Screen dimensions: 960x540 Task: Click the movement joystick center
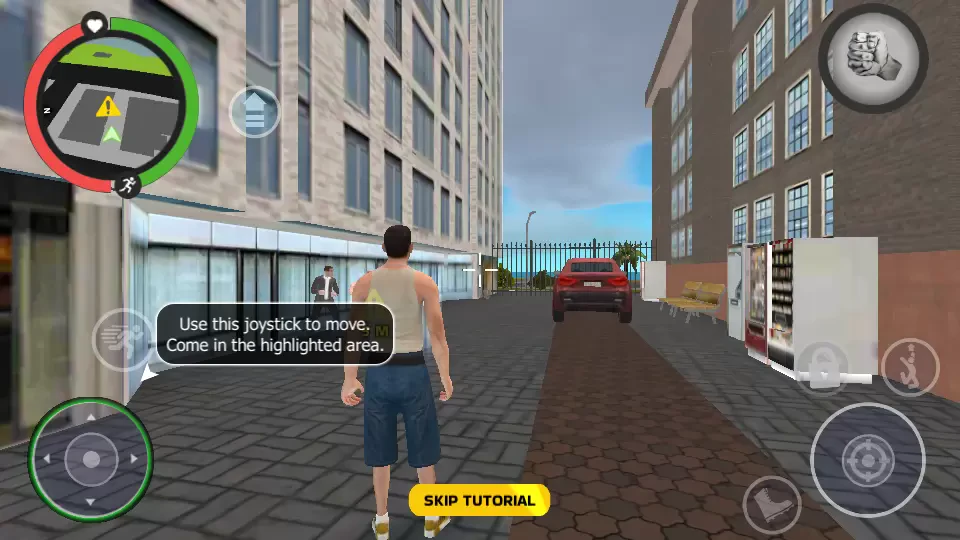91,459
